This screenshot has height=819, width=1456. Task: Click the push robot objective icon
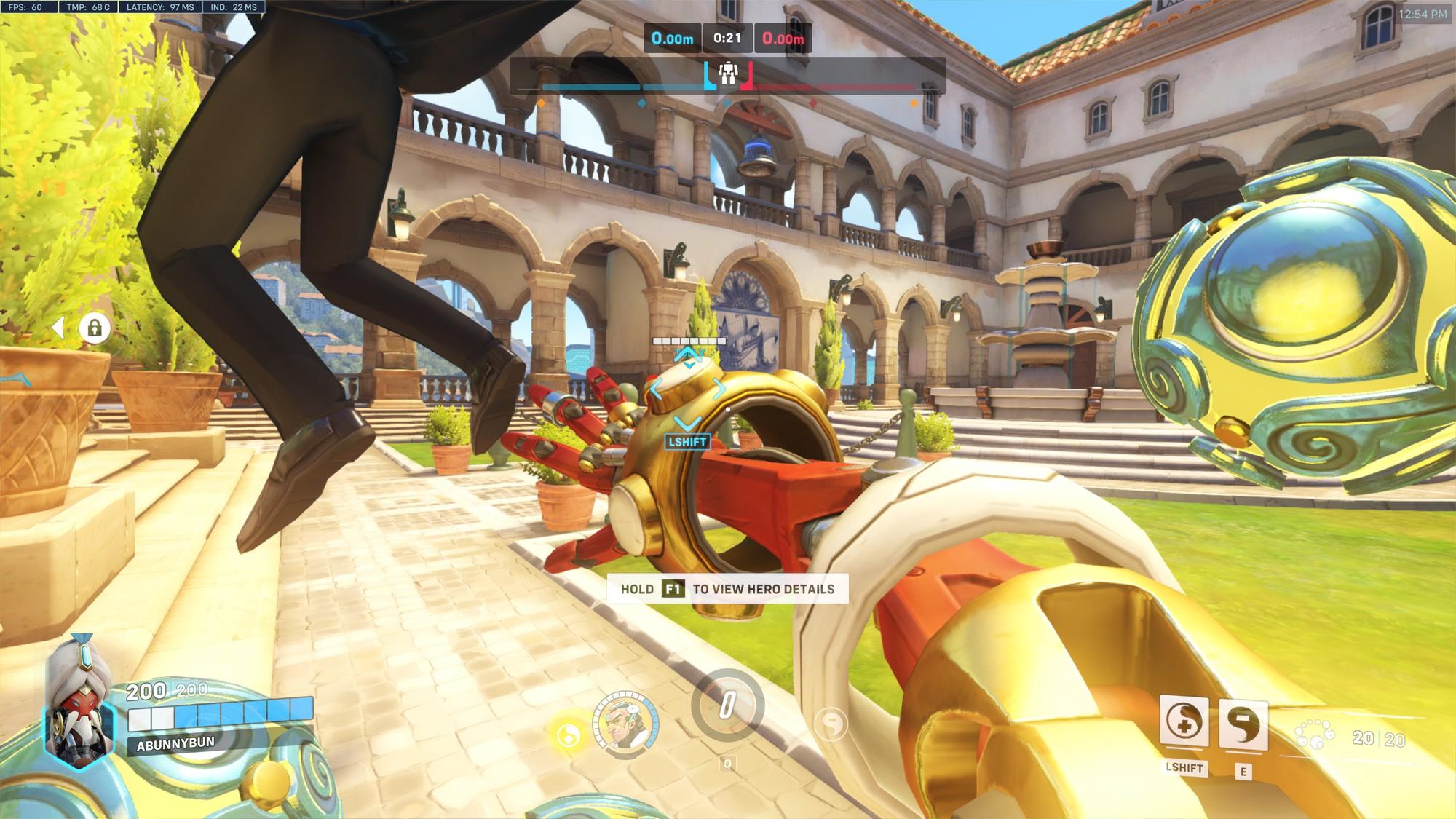[727, 74]
